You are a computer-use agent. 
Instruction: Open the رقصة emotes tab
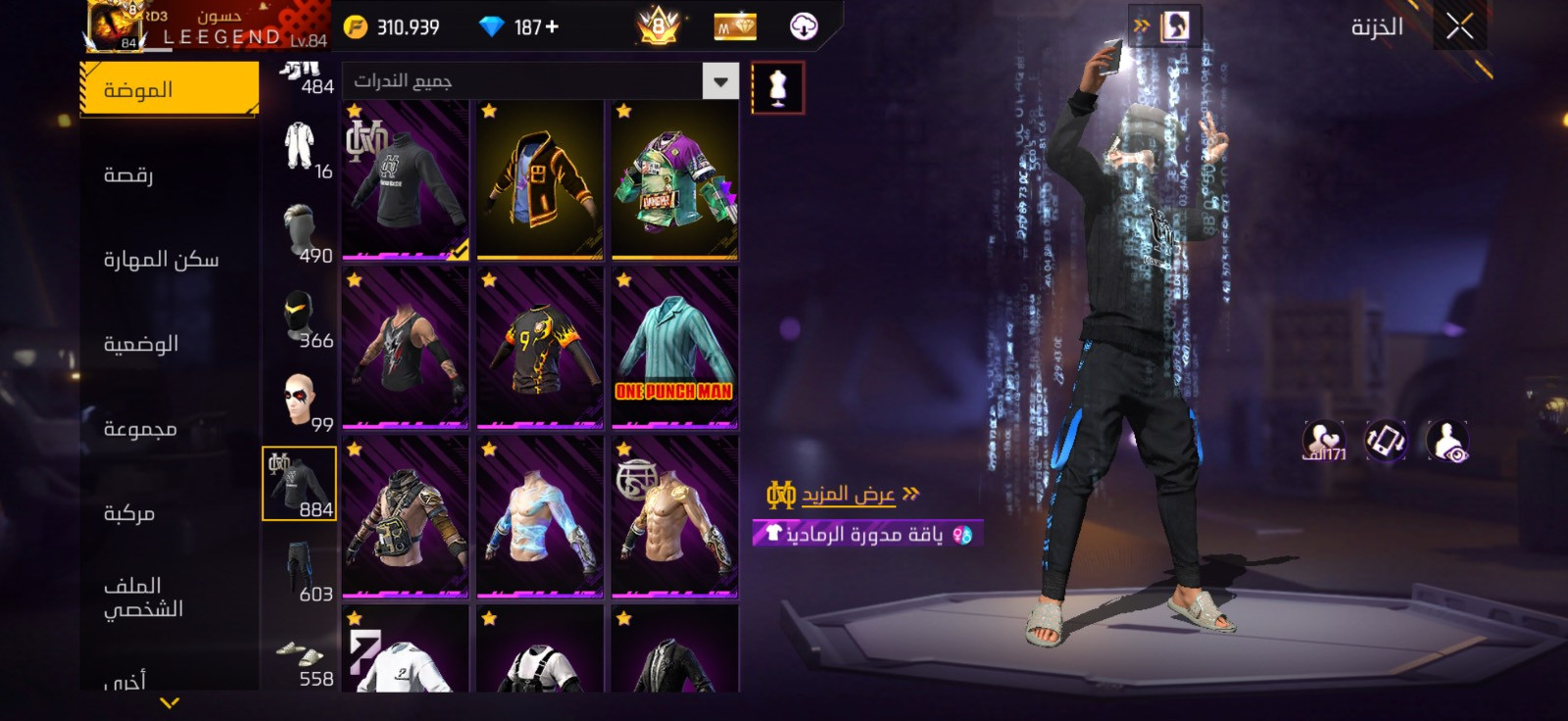click(x=128, y=174)
